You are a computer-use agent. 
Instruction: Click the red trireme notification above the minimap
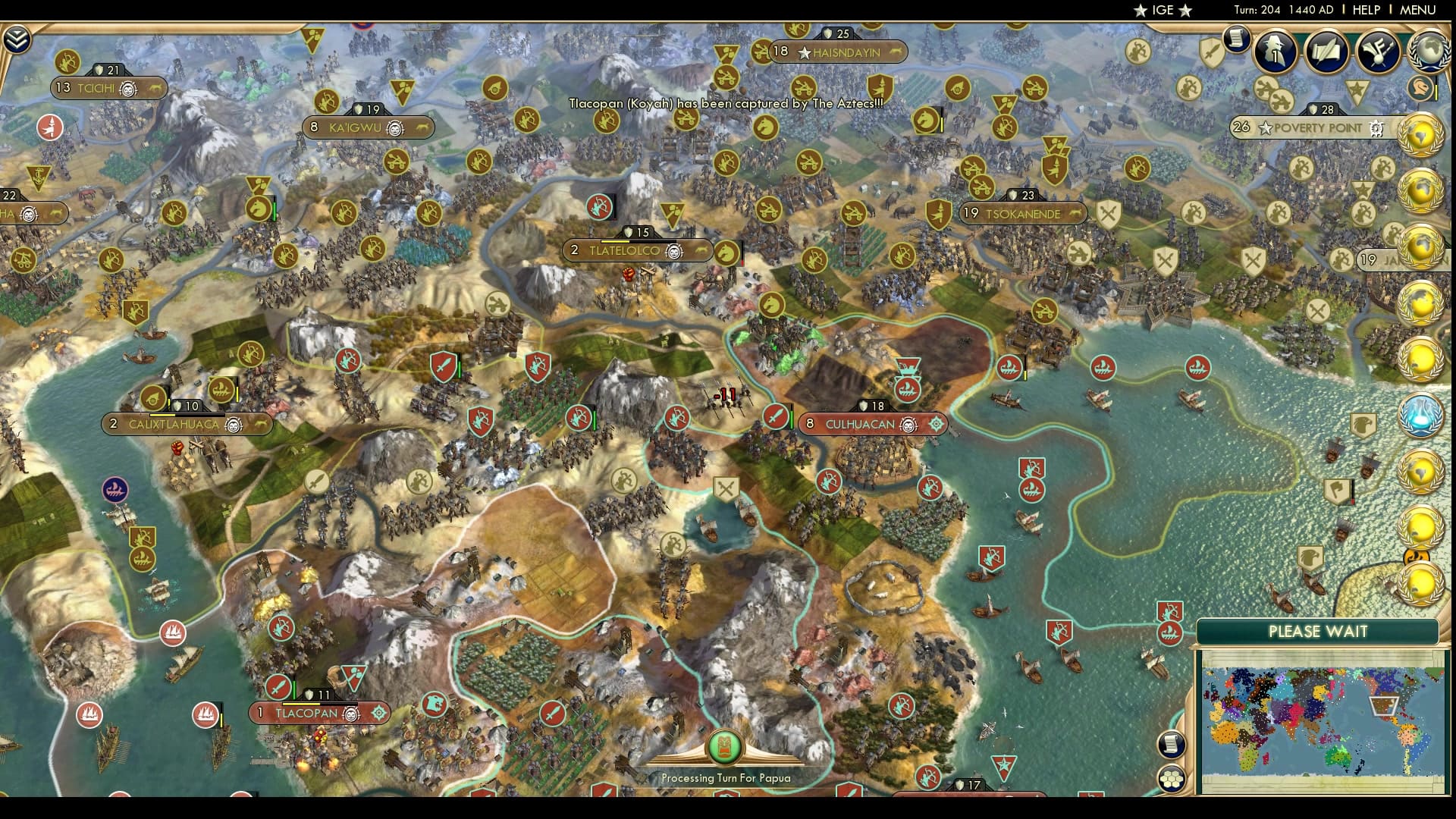(1170, 633)
